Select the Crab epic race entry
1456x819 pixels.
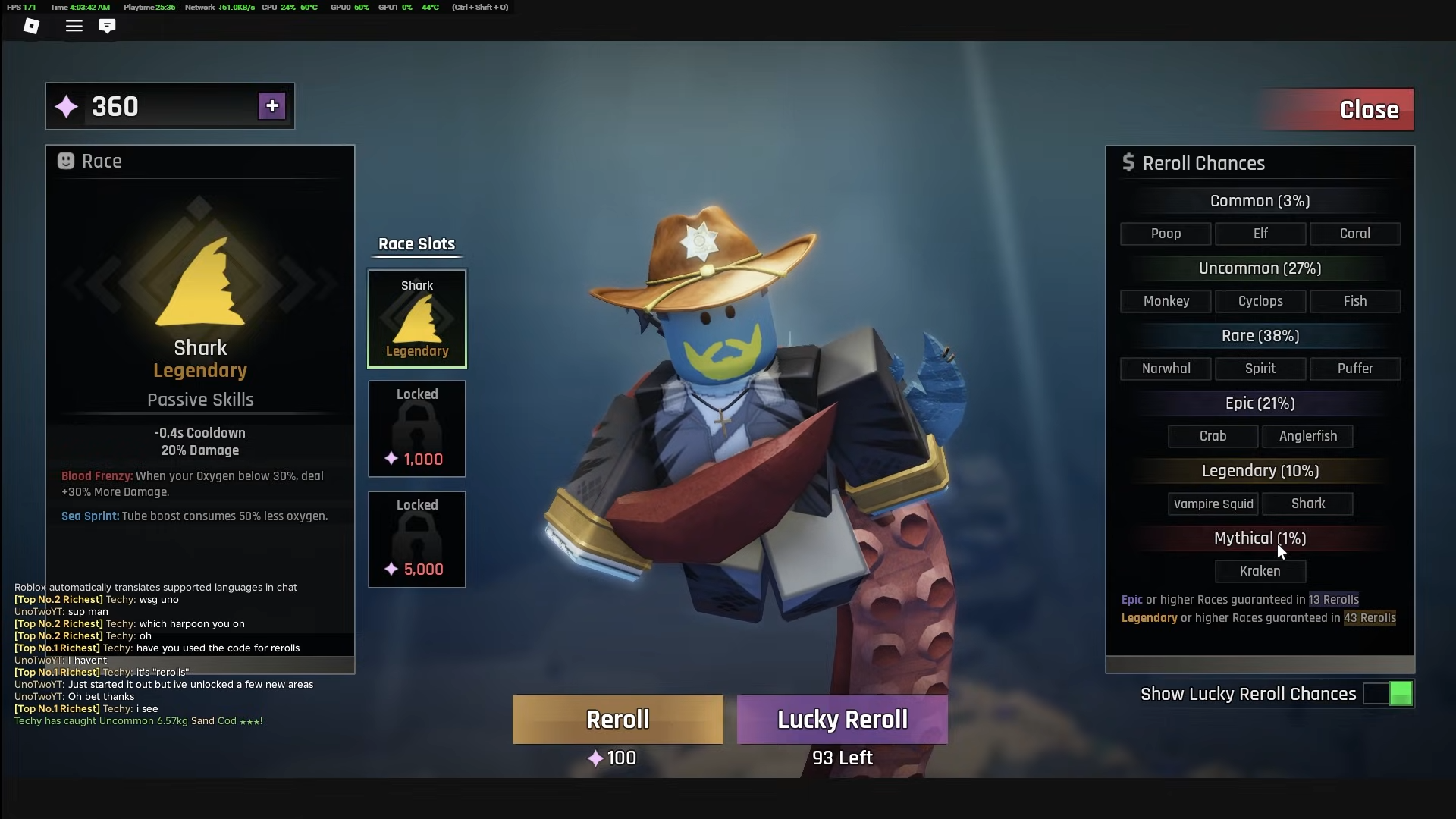point(1213,436)
